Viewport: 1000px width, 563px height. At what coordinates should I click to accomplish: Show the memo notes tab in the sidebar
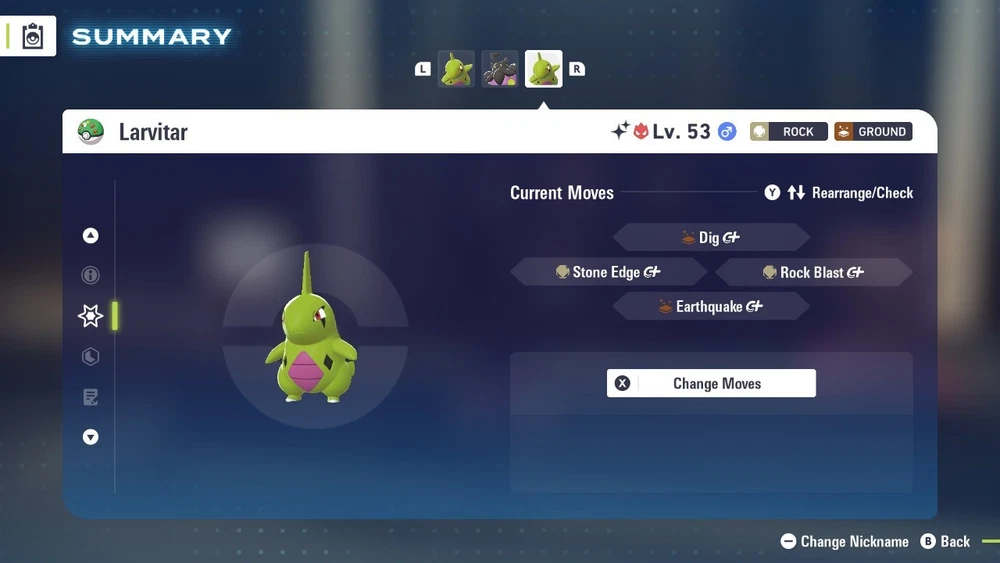click(91, 397)
